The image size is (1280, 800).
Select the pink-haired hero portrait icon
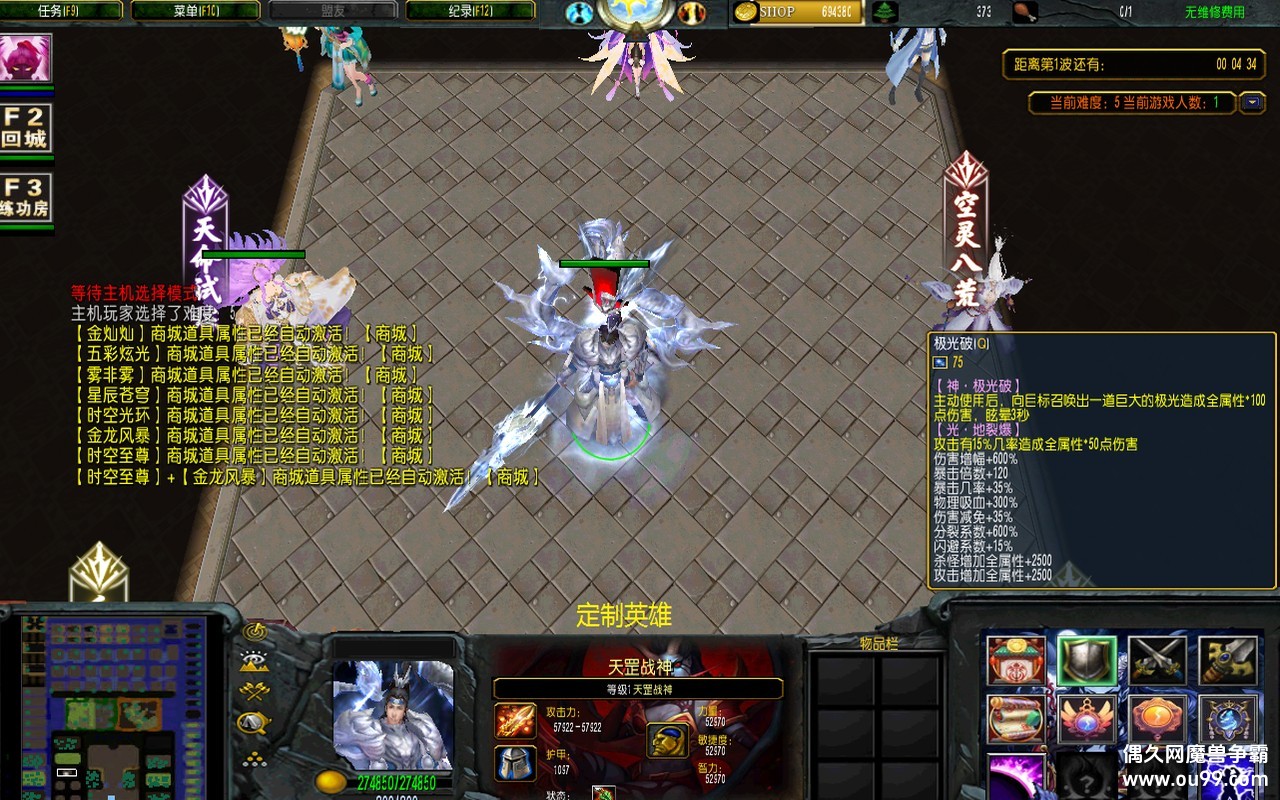[25, 59]
